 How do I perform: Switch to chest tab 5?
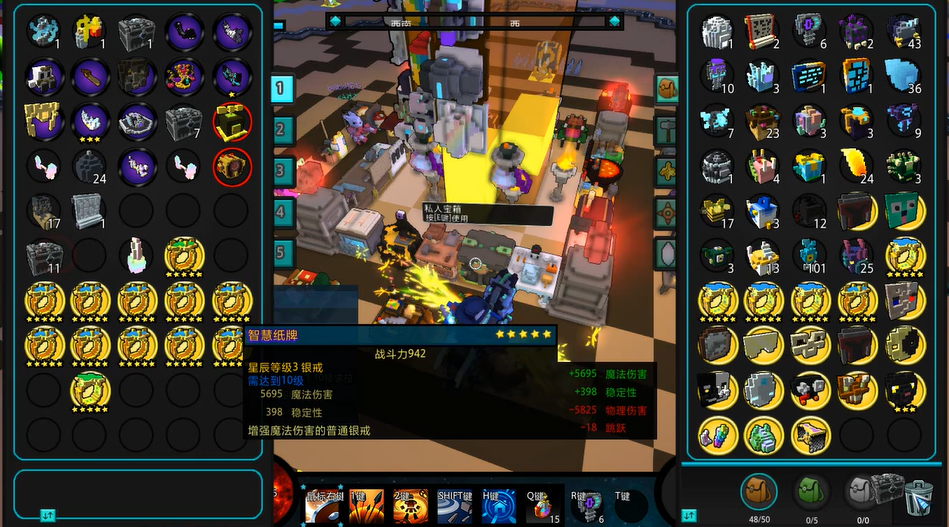click(x=282, y=252)
